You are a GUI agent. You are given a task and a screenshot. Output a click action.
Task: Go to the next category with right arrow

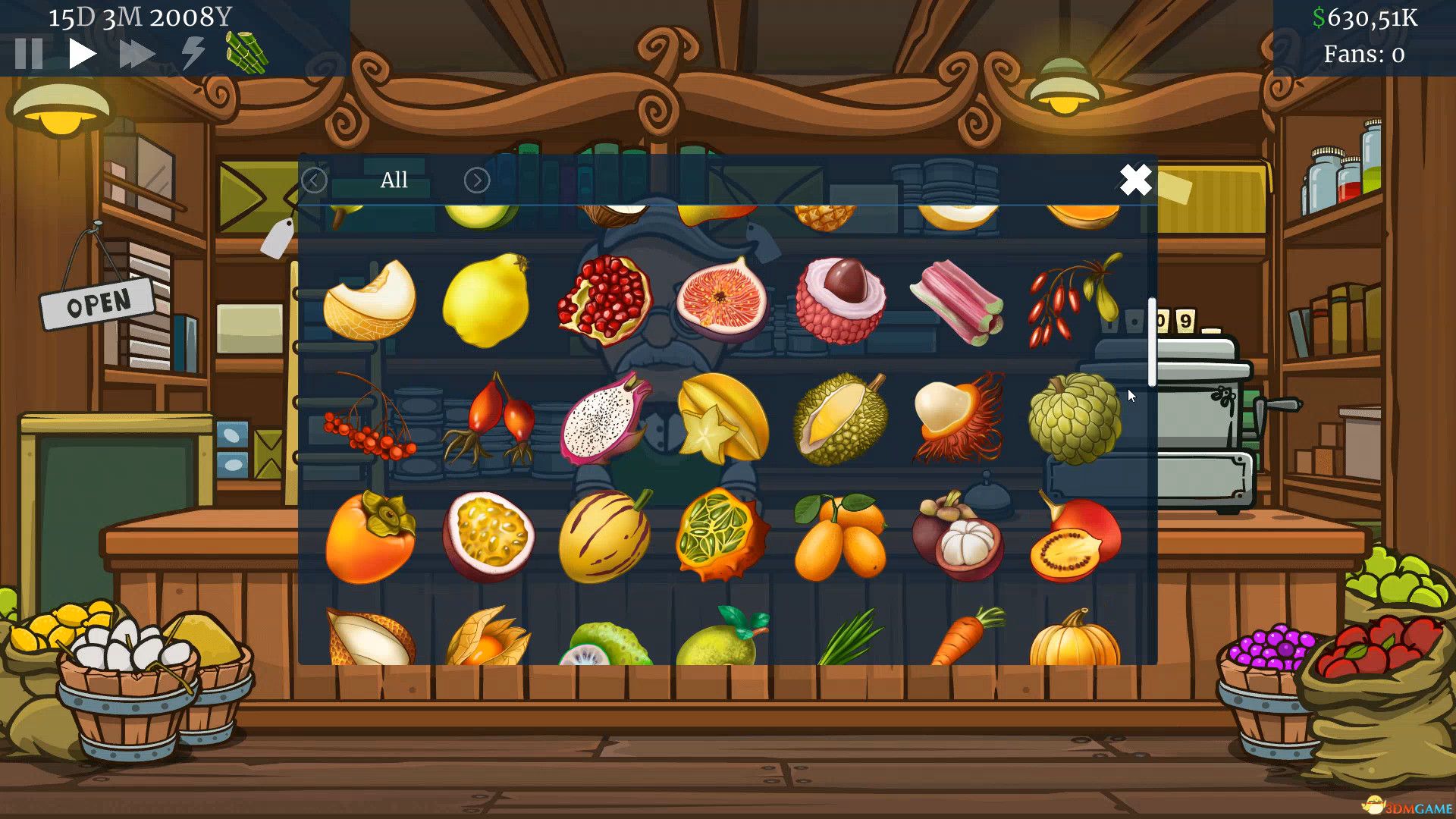point(476,180)
